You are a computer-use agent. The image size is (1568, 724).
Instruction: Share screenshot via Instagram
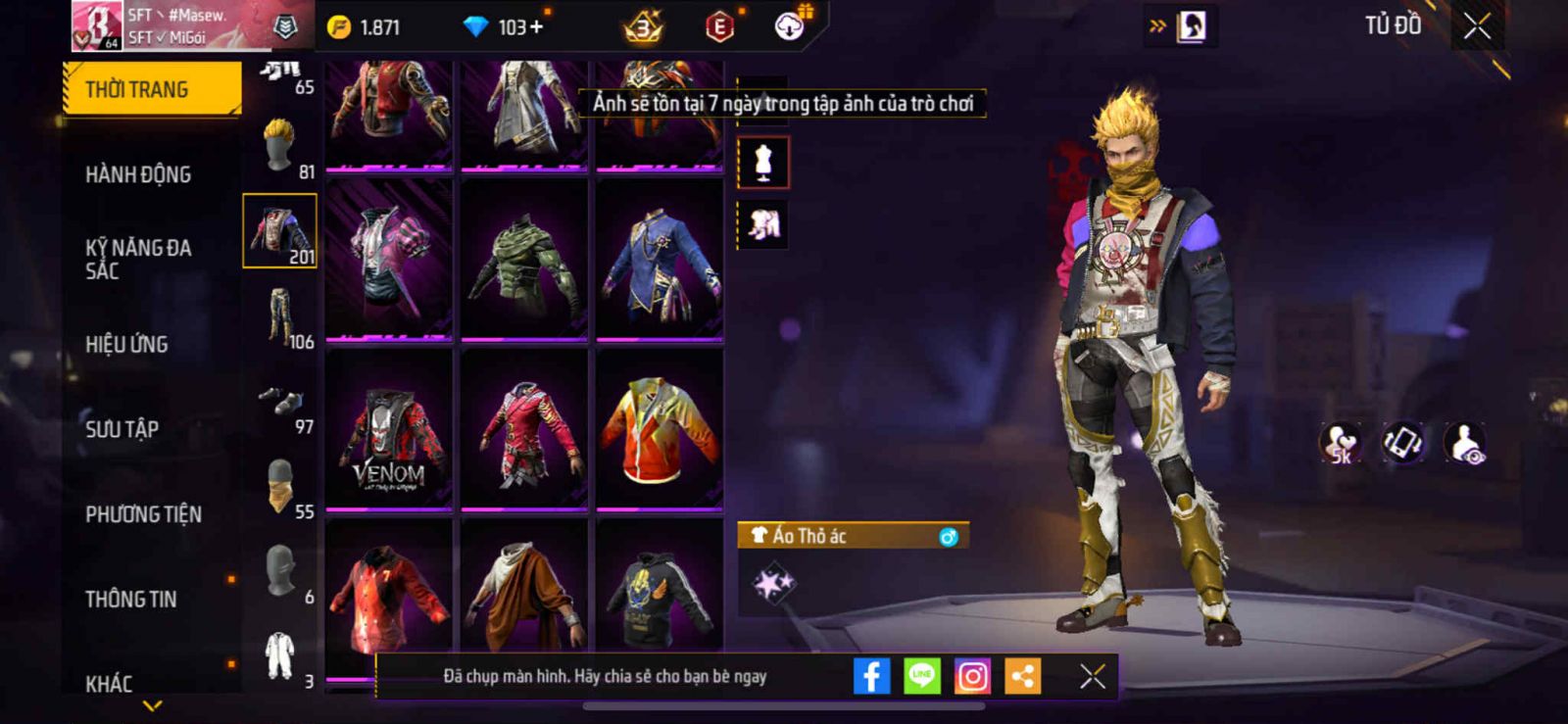point(972,676)
